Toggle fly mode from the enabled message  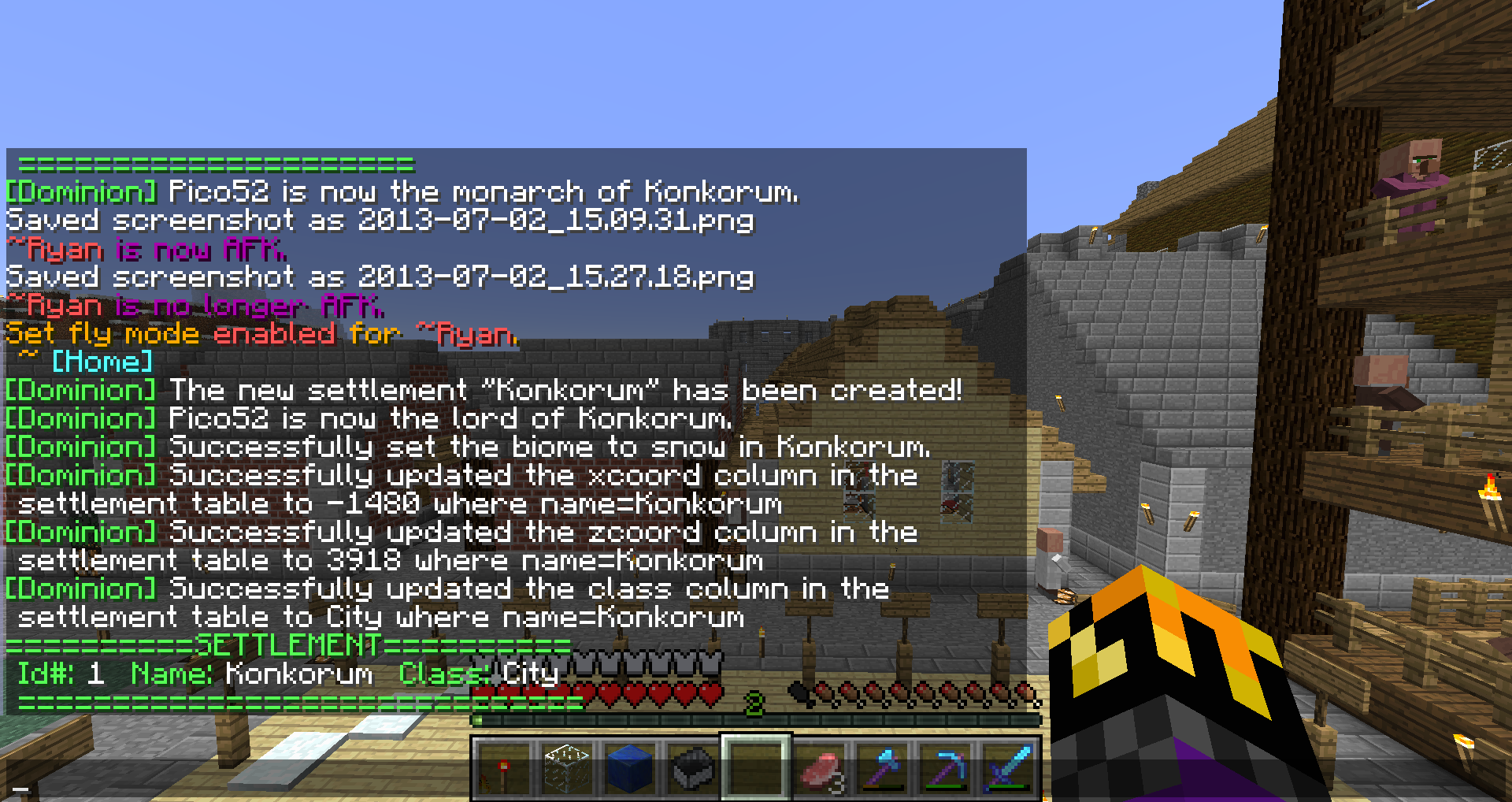(260, 334)
